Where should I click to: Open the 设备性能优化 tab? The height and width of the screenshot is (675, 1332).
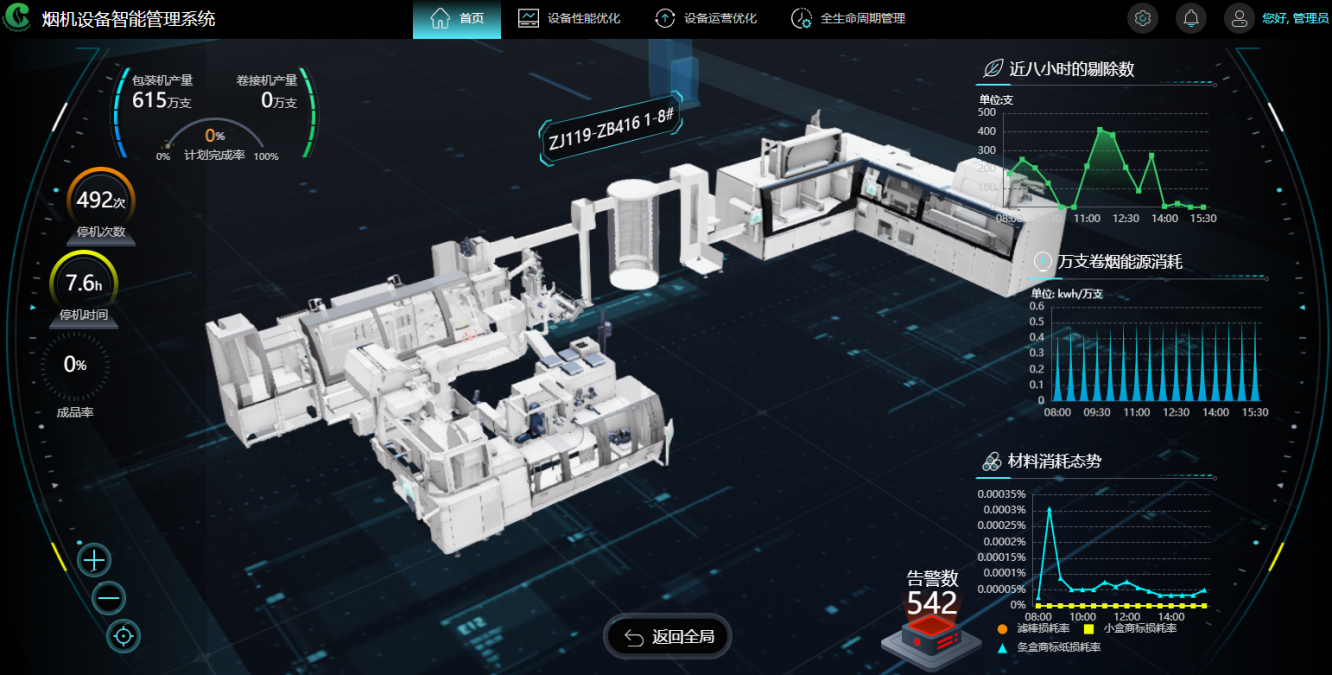coord(569,19)
